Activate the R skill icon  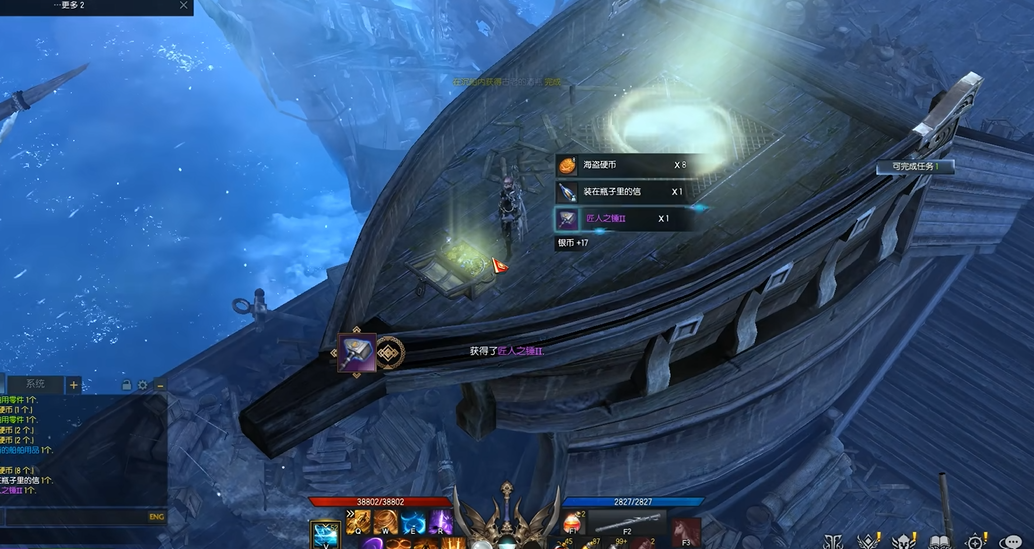click(441, 523)
